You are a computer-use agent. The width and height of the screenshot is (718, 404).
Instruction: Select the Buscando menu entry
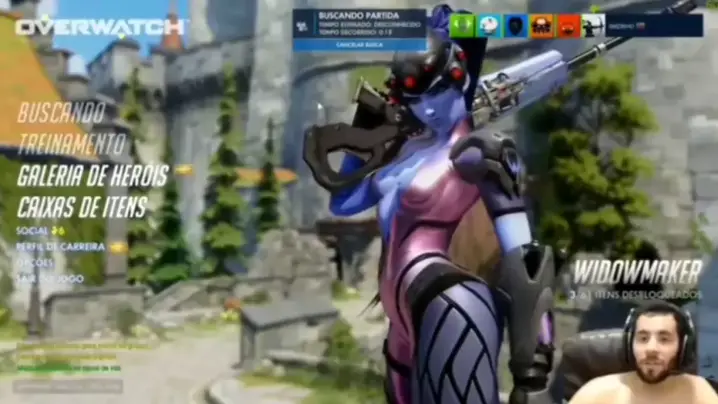click(x=62, y=112)
